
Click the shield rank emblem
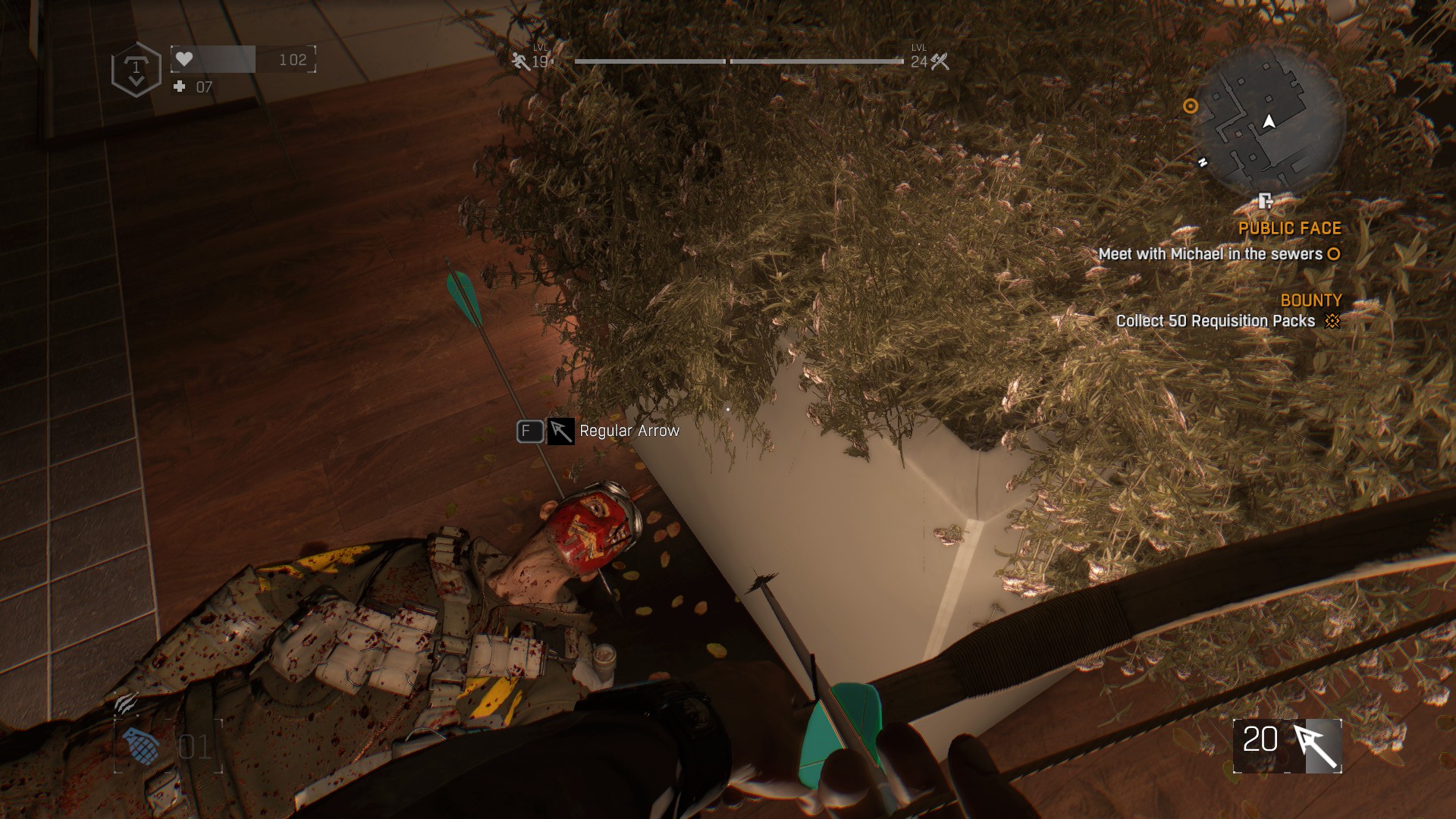[136, 70]
